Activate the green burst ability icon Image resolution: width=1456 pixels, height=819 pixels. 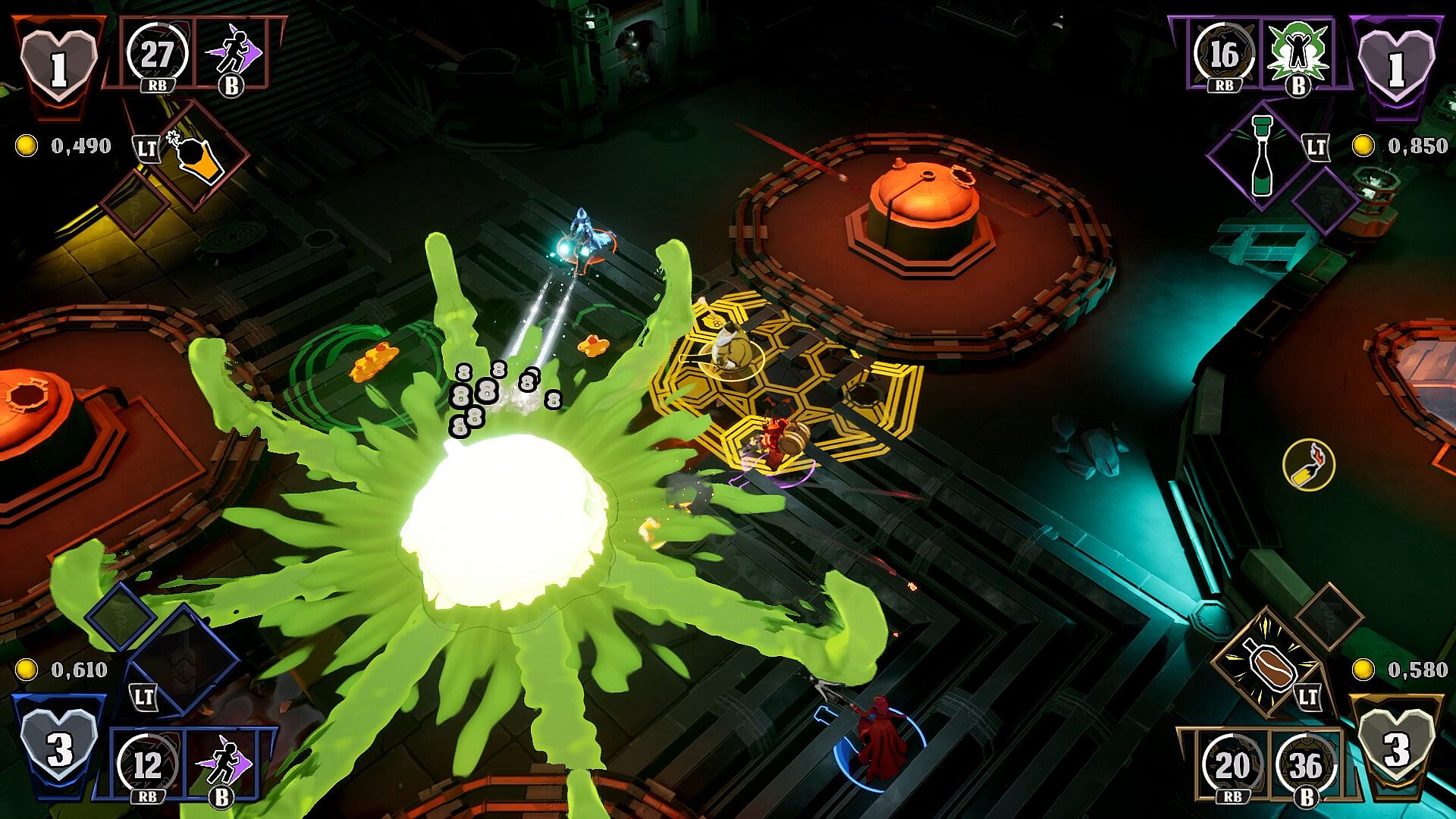point(1298,52)
